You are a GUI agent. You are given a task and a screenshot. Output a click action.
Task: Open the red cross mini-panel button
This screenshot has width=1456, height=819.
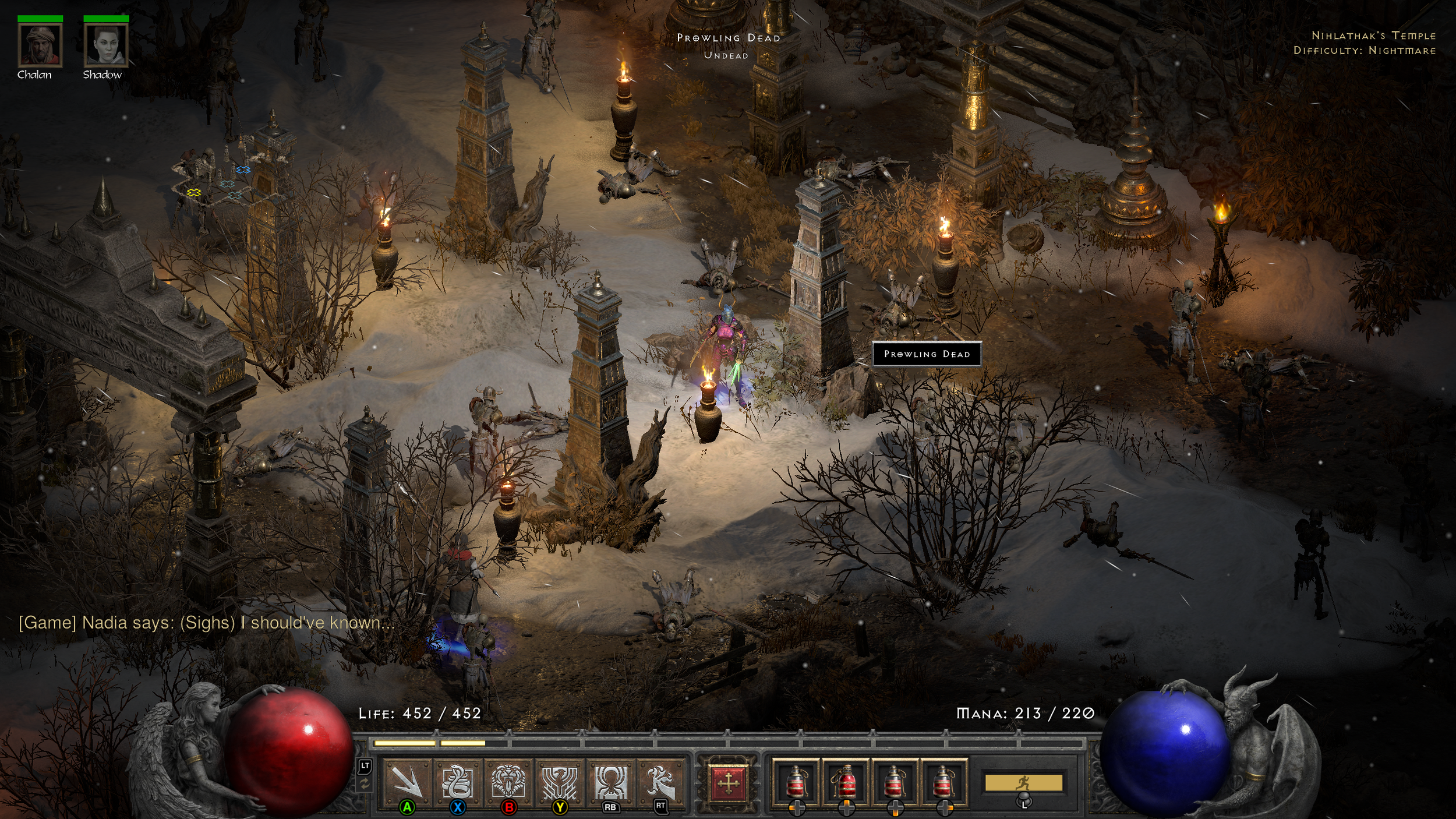click(x=728, y=784)
